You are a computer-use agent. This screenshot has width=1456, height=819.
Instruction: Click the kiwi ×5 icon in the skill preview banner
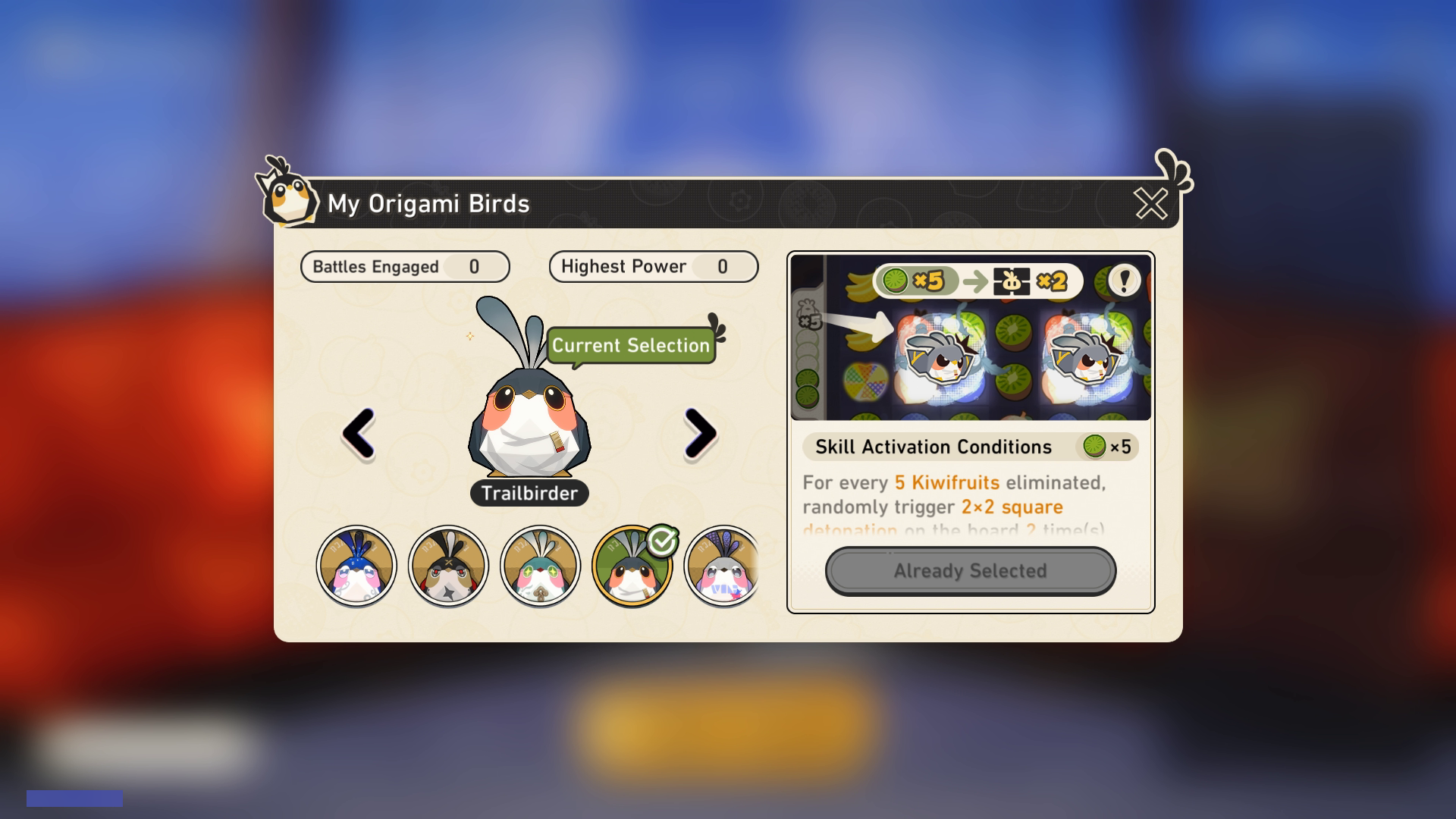coord(898,281)
